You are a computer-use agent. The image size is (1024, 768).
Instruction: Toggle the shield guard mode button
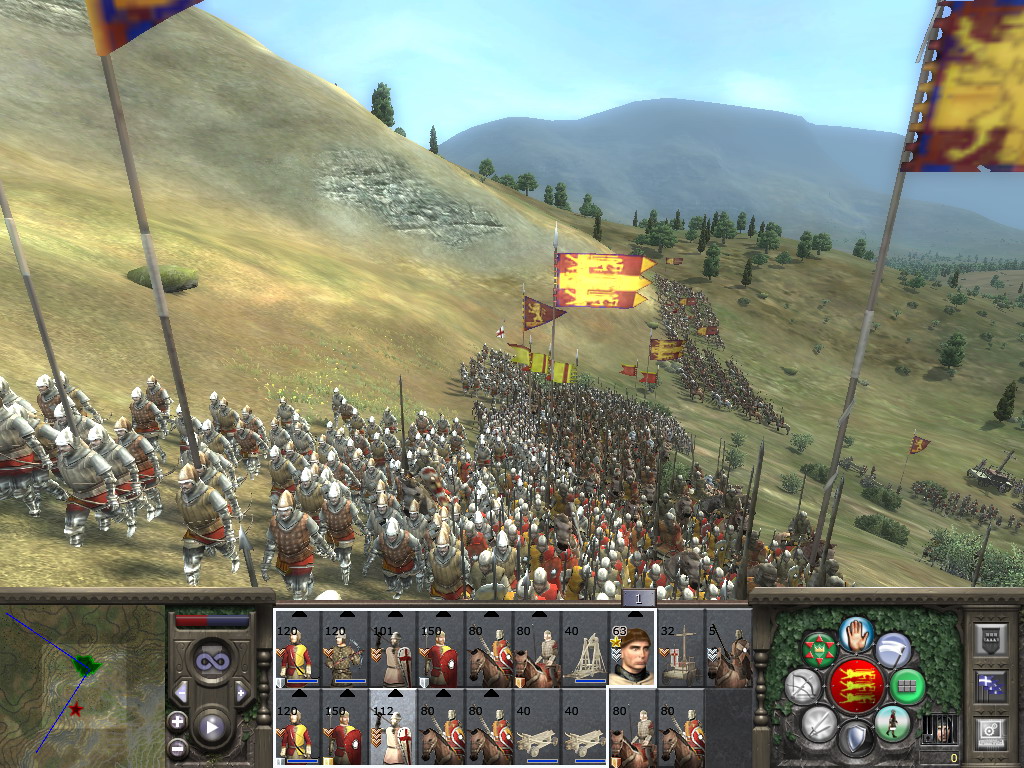point(856,740)
